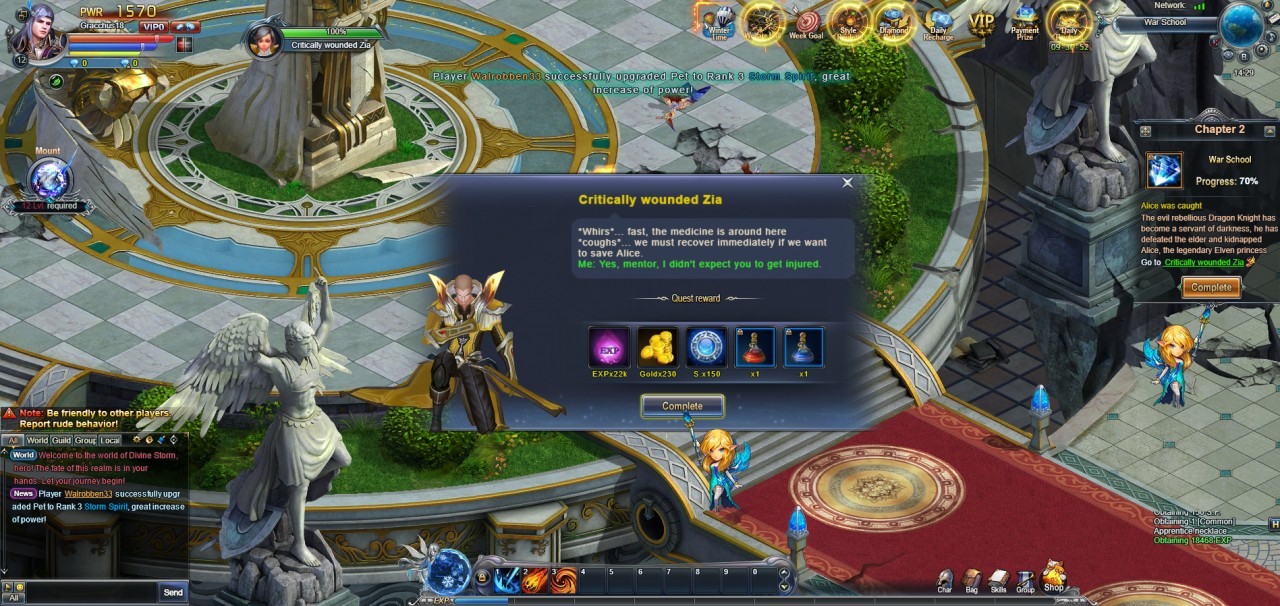Complete the Critically wounded Zia quest dialog

point(682,406)
